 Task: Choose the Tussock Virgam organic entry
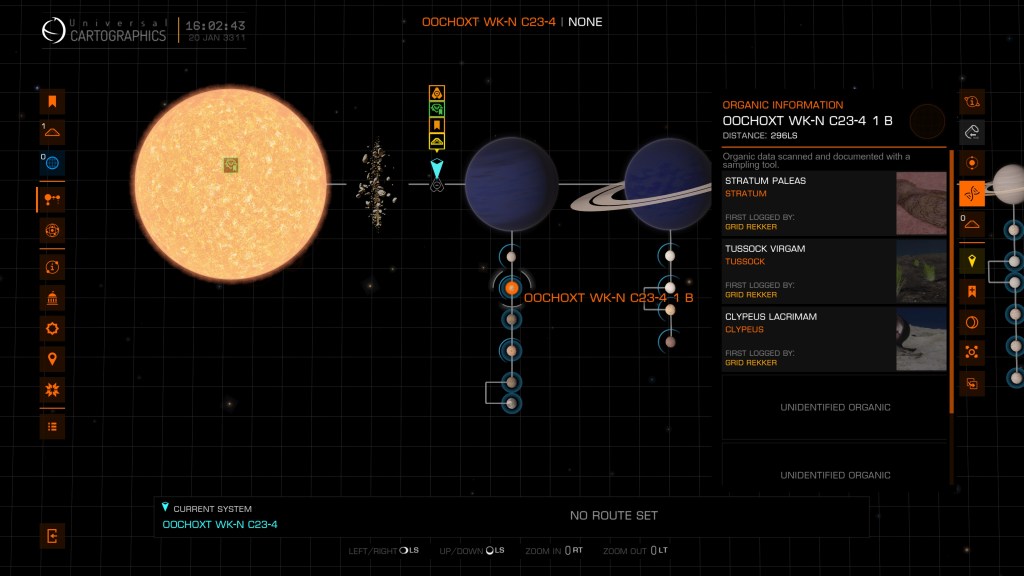click(x=834, y=271)
